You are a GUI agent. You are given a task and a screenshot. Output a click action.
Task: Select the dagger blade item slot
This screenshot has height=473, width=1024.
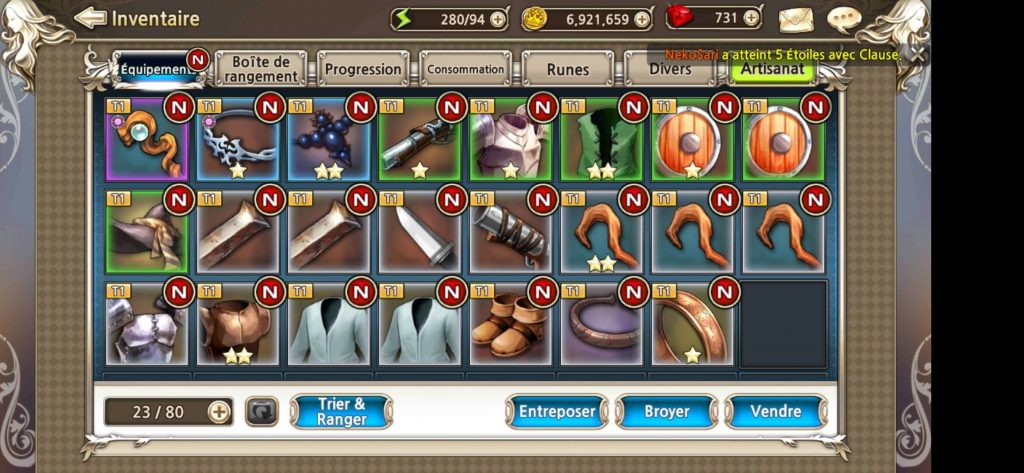tap(419, 232)
